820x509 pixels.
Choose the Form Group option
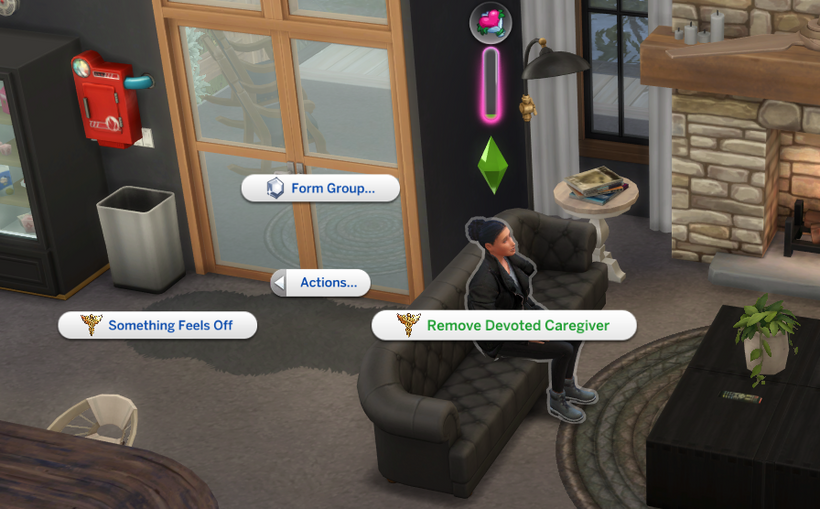coord(321,188)
